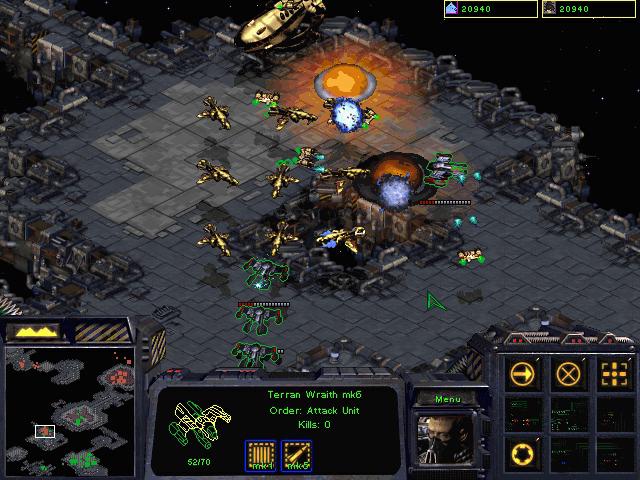Activate the Attack crosshair command

tap(611, 375)
